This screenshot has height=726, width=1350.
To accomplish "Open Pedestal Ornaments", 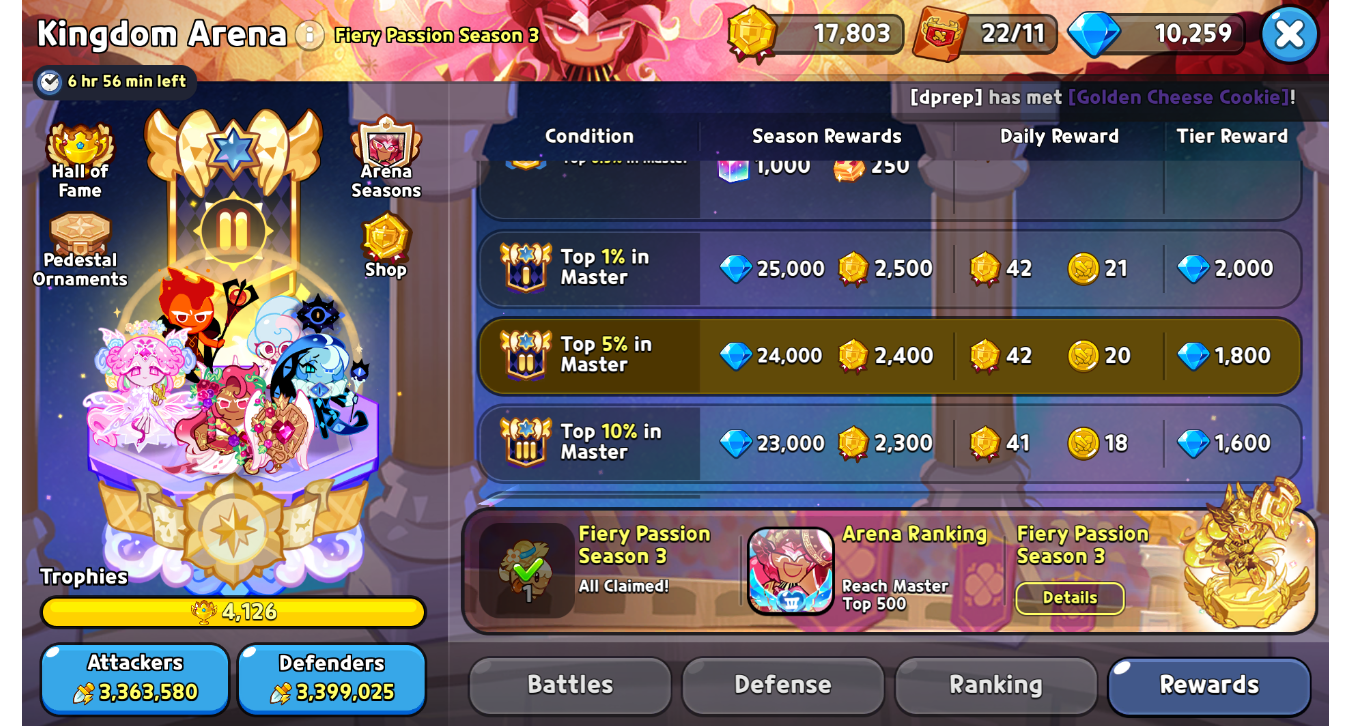I will (x=80, y=250).
